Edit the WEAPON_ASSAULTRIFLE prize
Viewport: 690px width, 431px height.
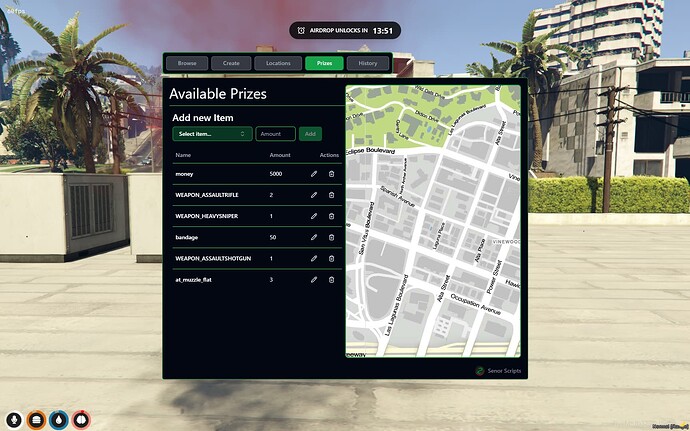pos(314,195)
